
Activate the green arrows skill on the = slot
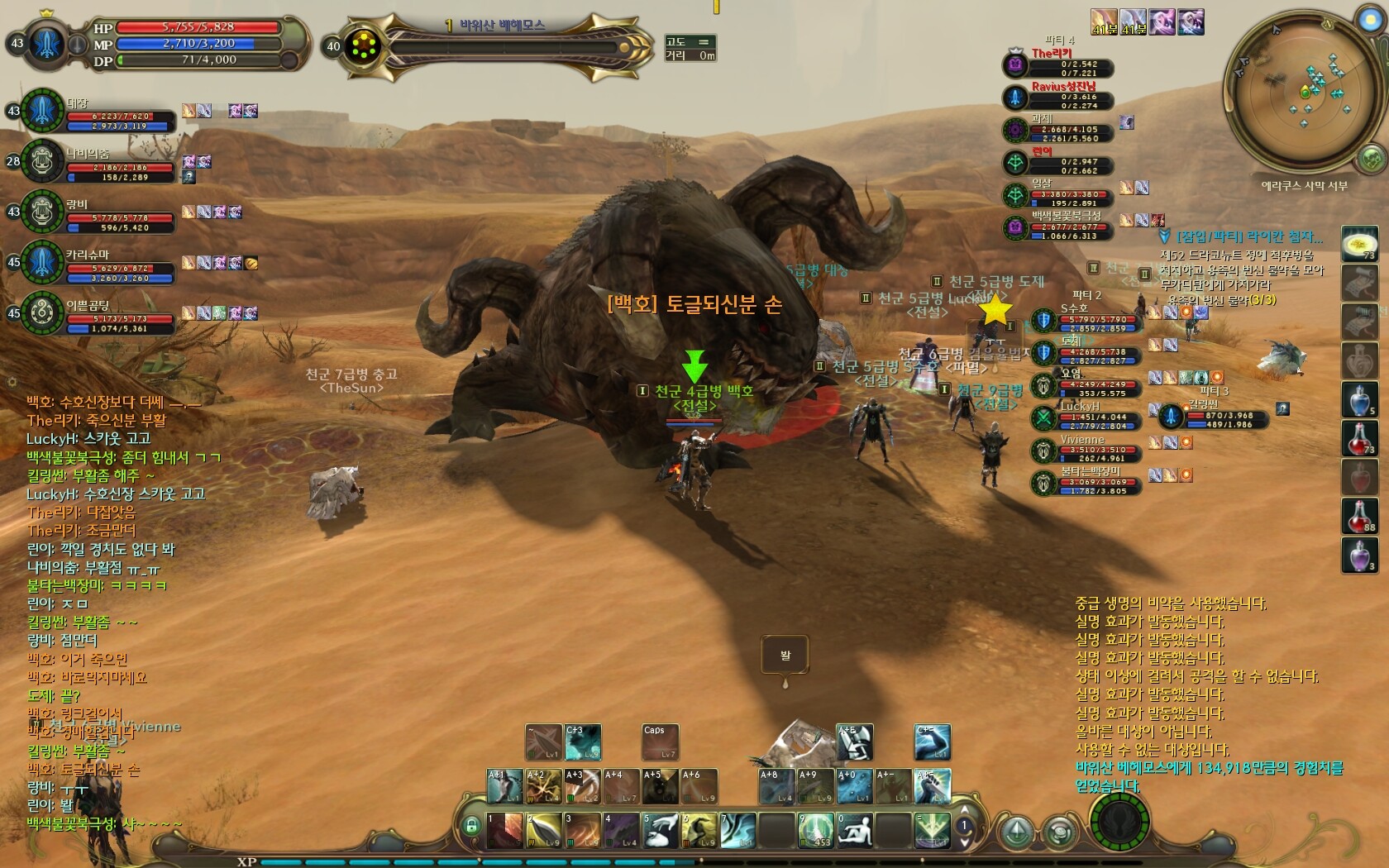tap(932, 831)
